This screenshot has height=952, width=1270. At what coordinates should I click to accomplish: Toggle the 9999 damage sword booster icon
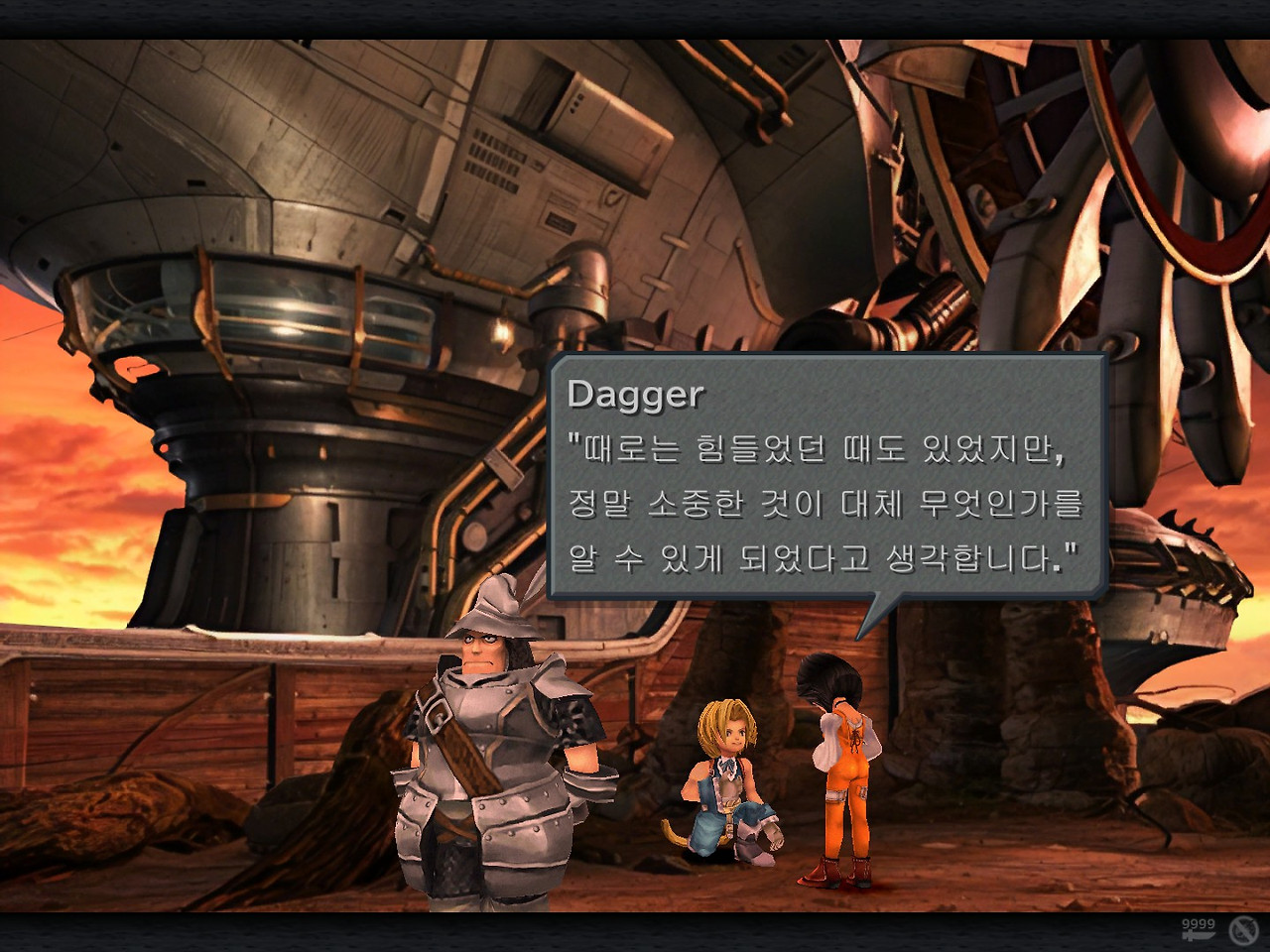(x=1198, y=929)
